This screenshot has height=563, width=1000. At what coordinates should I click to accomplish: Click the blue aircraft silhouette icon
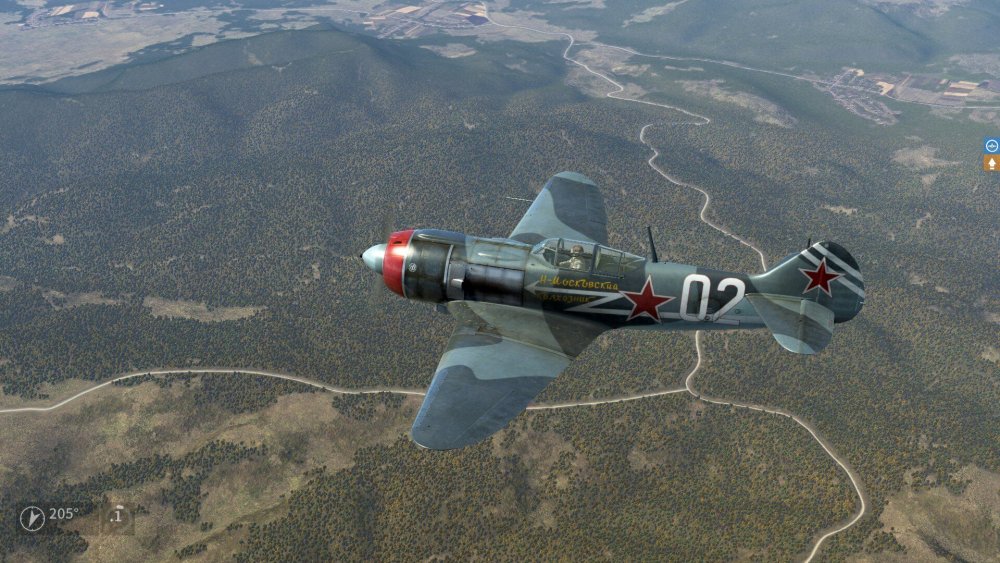991,145
